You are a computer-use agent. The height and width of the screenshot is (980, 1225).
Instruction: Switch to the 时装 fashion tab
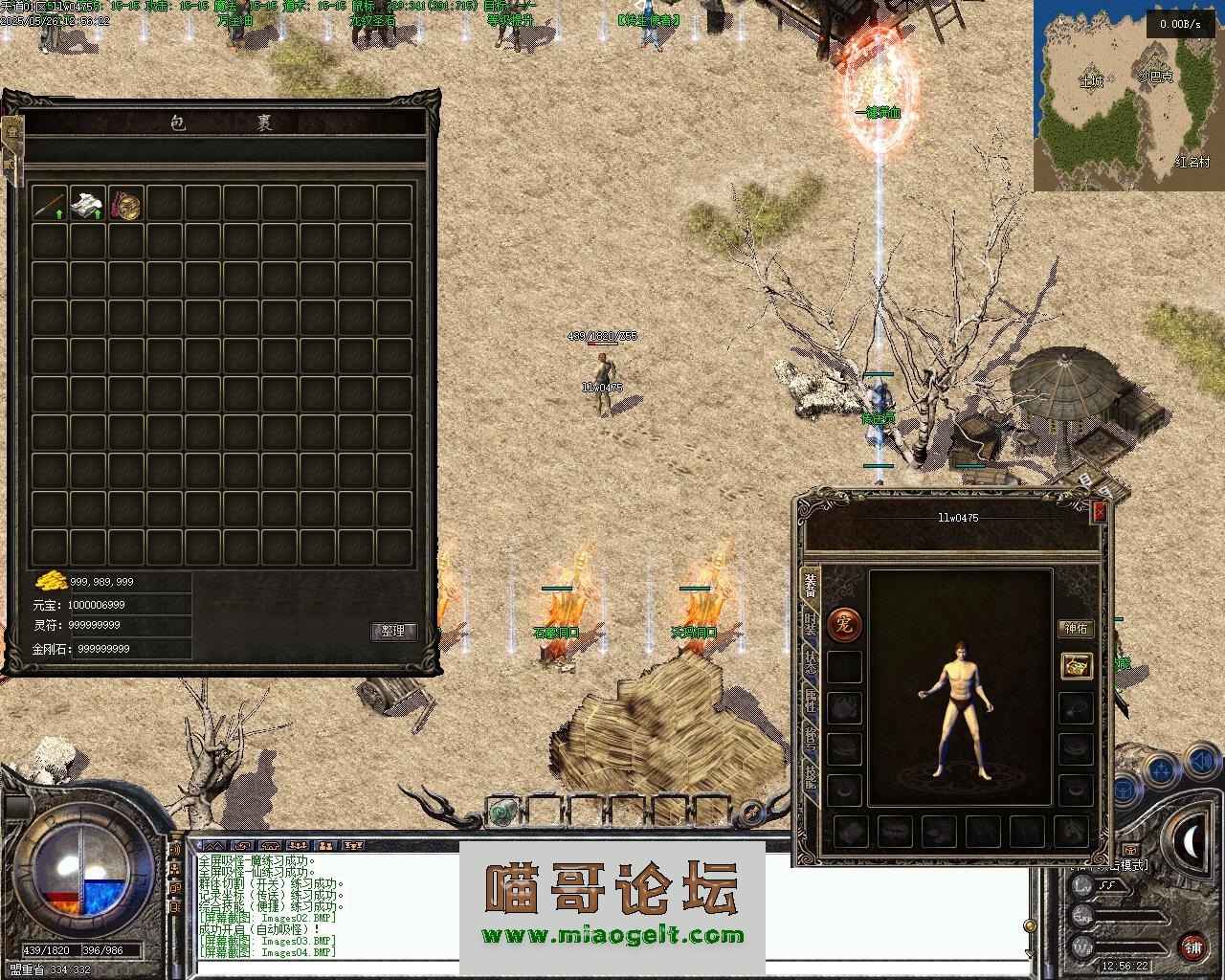click(x=811, y=624)
